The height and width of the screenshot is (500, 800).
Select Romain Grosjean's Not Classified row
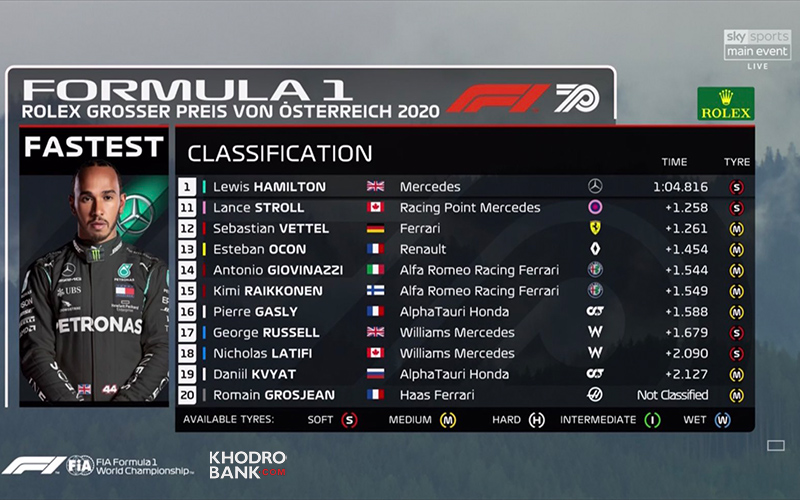pos(465,395)
